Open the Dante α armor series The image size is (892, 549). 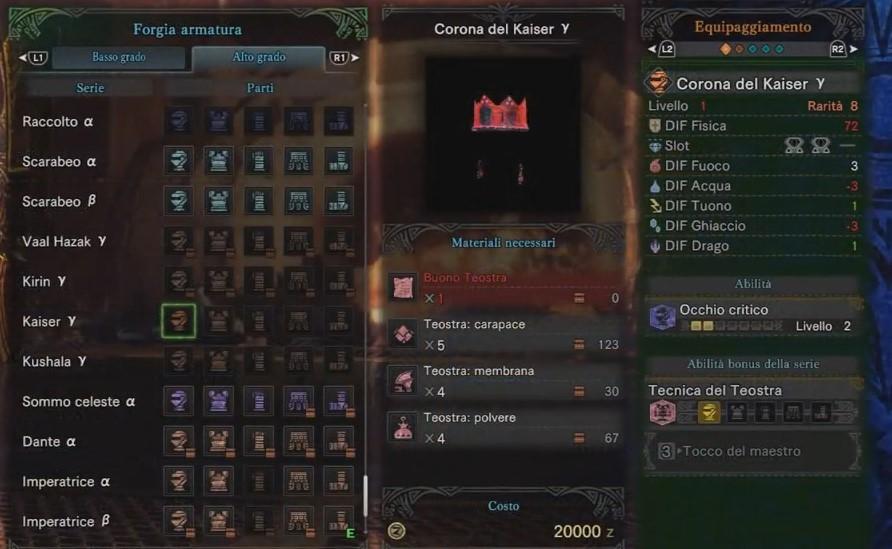click(49, 442)
